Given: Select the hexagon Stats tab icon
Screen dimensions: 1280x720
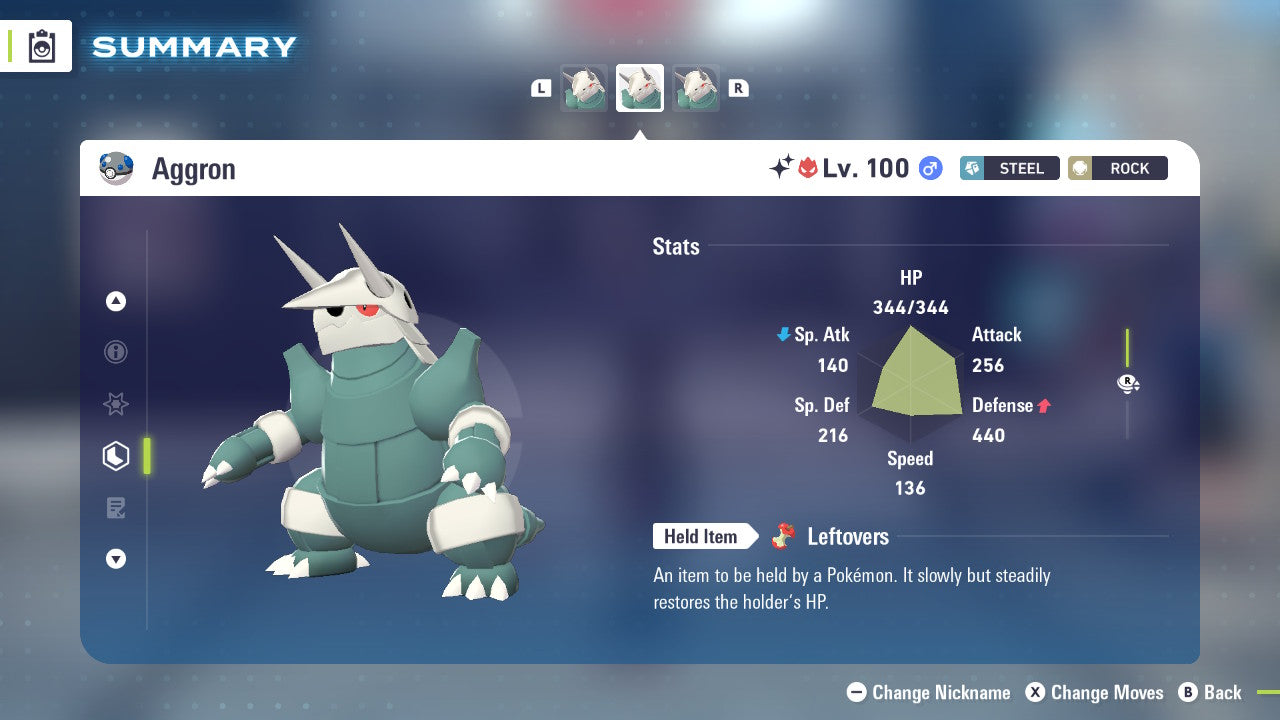Looking at the screenshot, I should [116, 456].
